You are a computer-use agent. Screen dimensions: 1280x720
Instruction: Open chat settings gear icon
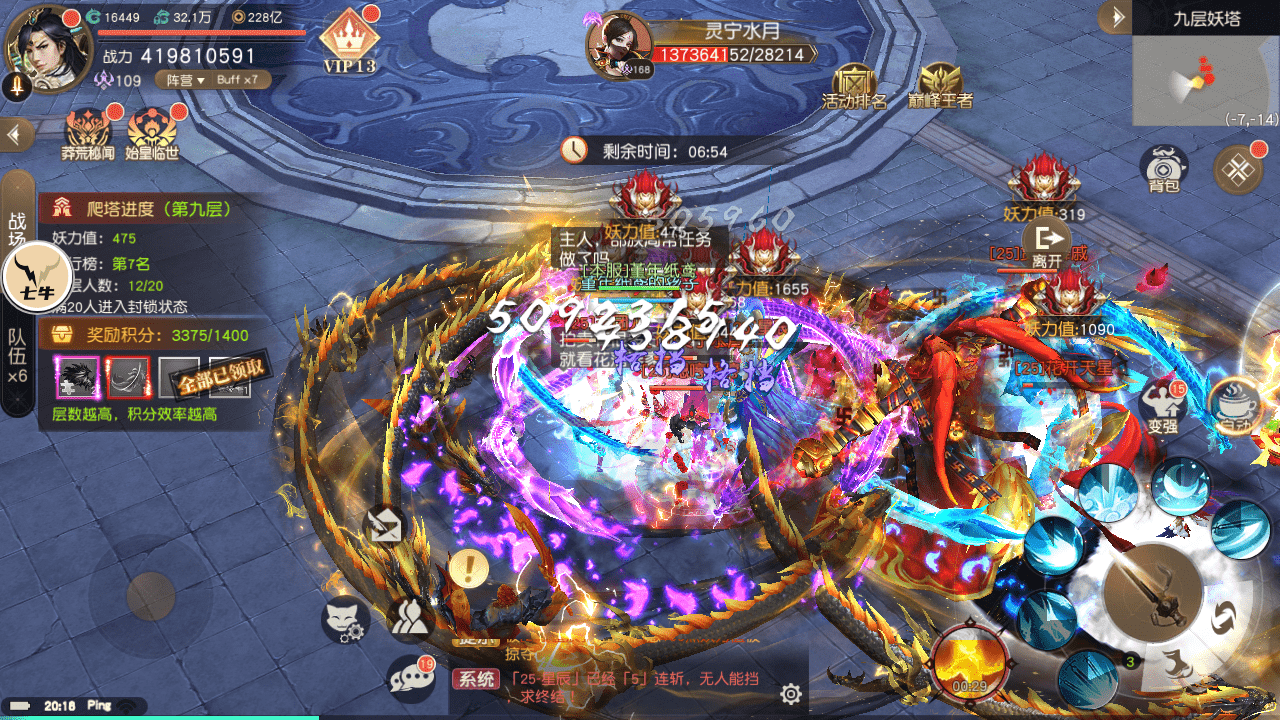[x=791, y=694]
